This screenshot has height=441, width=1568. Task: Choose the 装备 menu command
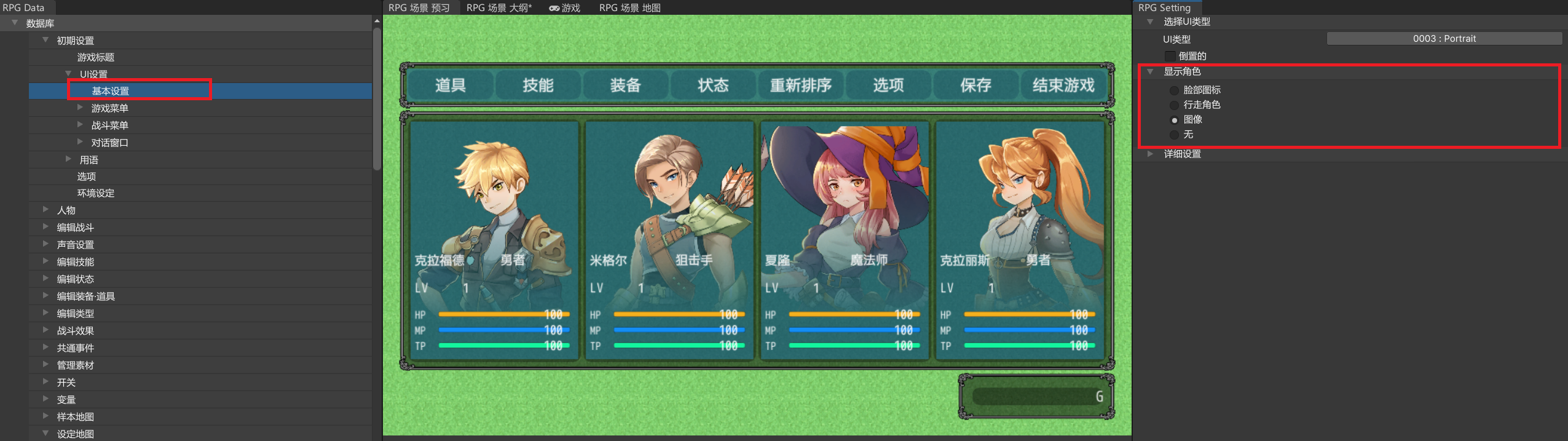coord(626,85)
